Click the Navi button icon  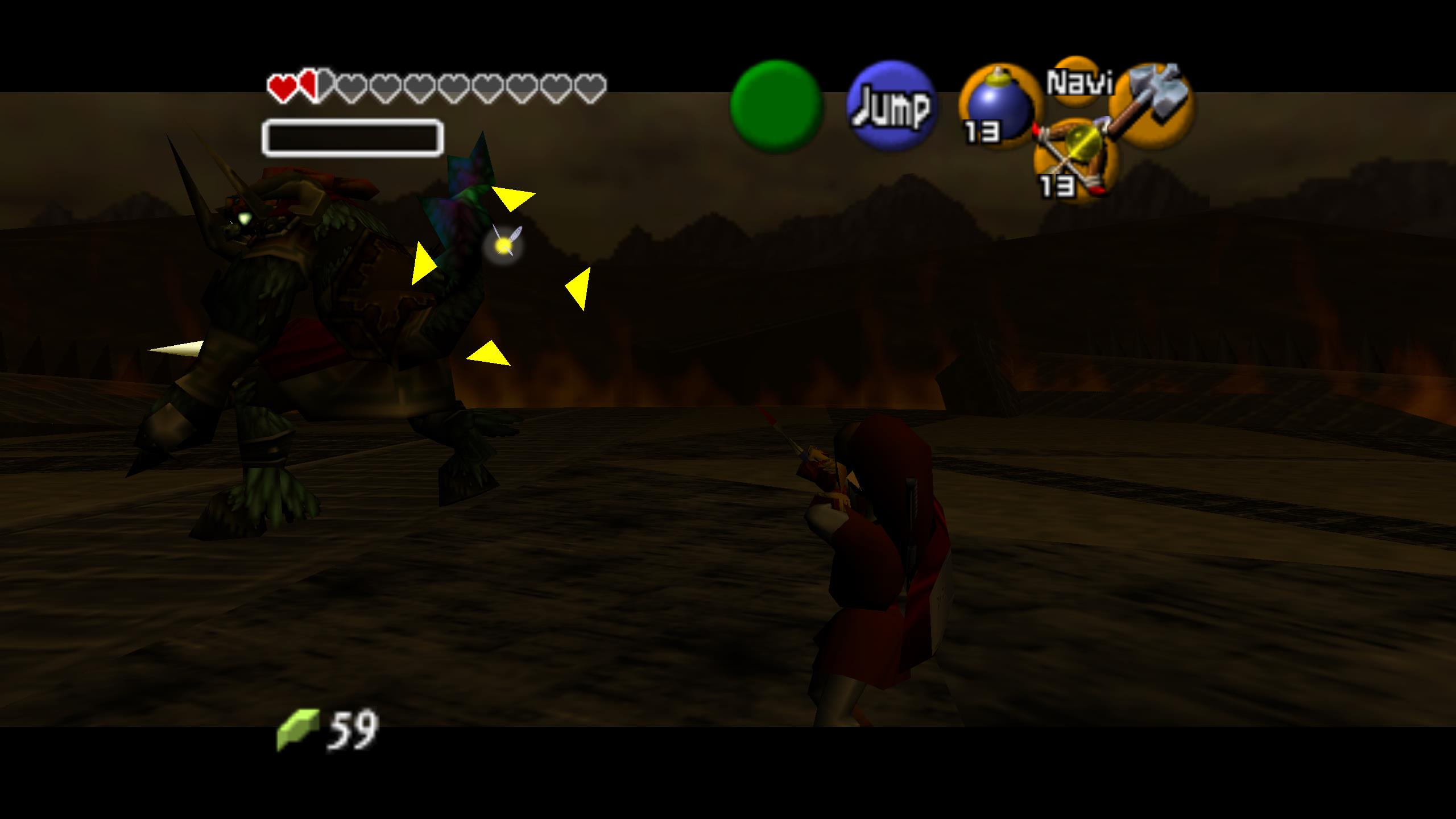[x=1078, y=81]
